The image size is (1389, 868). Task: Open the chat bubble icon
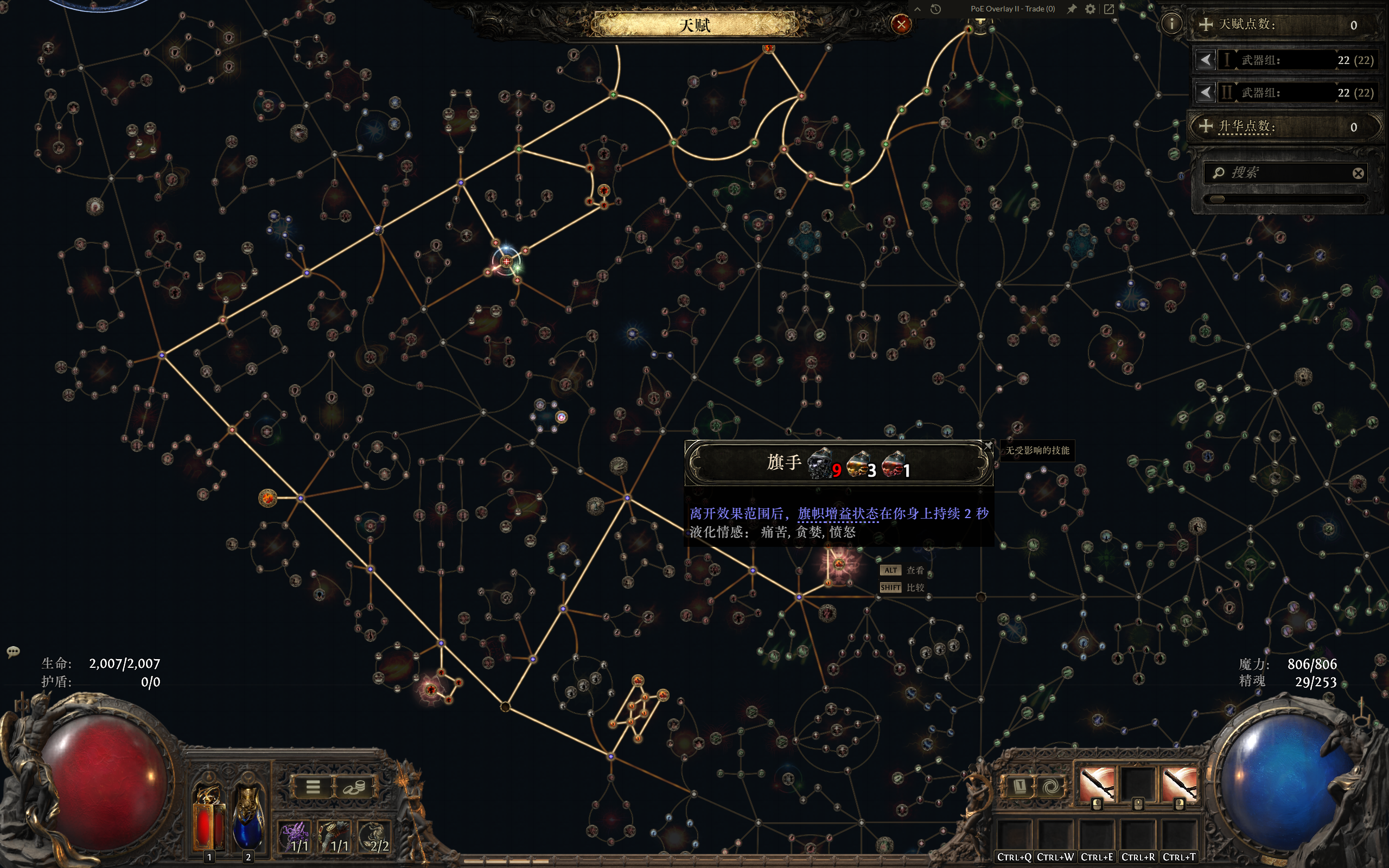[13, 651]
